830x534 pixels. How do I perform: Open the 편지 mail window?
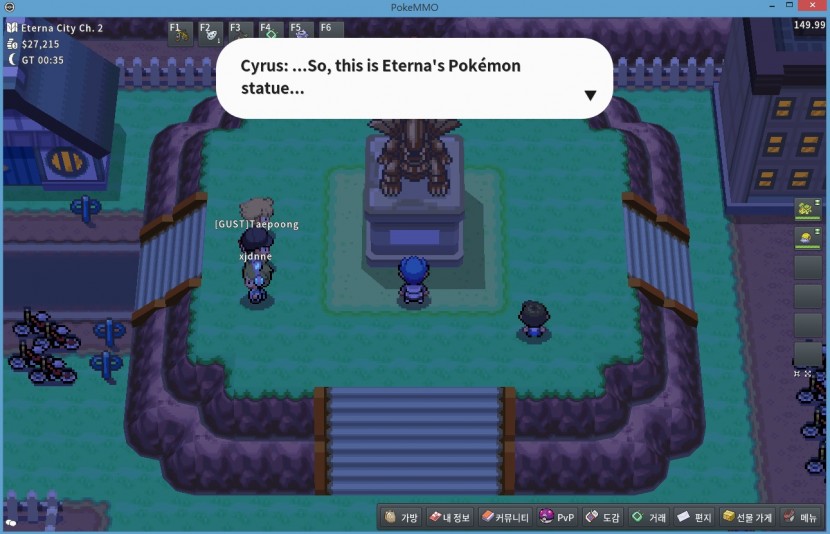point(694,517)
